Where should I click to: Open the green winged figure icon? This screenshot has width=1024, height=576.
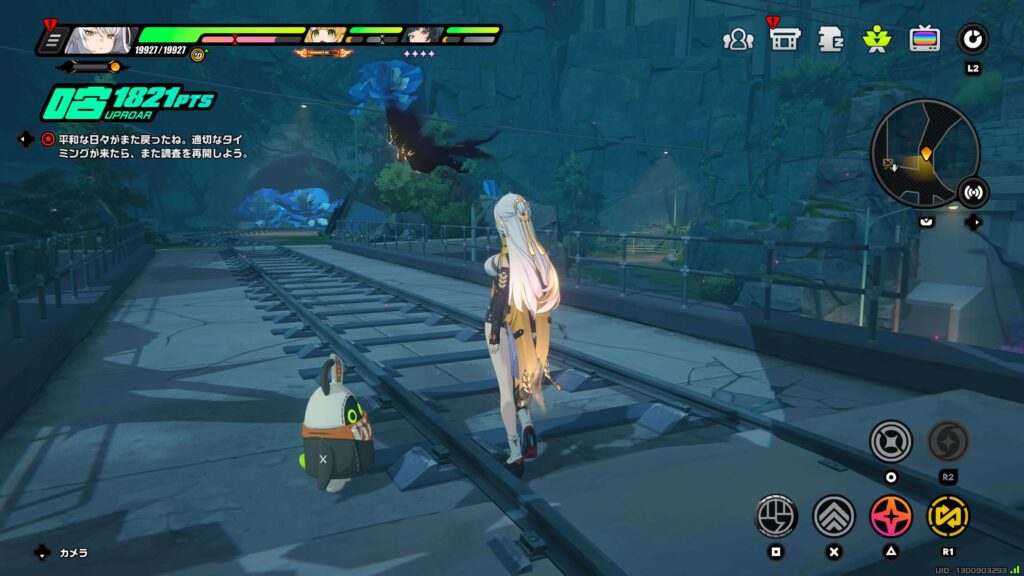click(x=877, y=39)
